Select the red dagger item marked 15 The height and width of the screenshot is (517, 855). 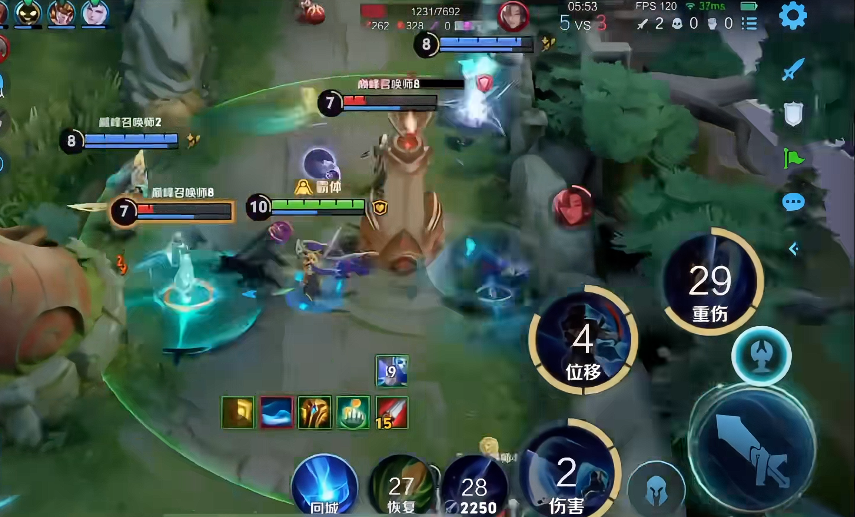391,412
